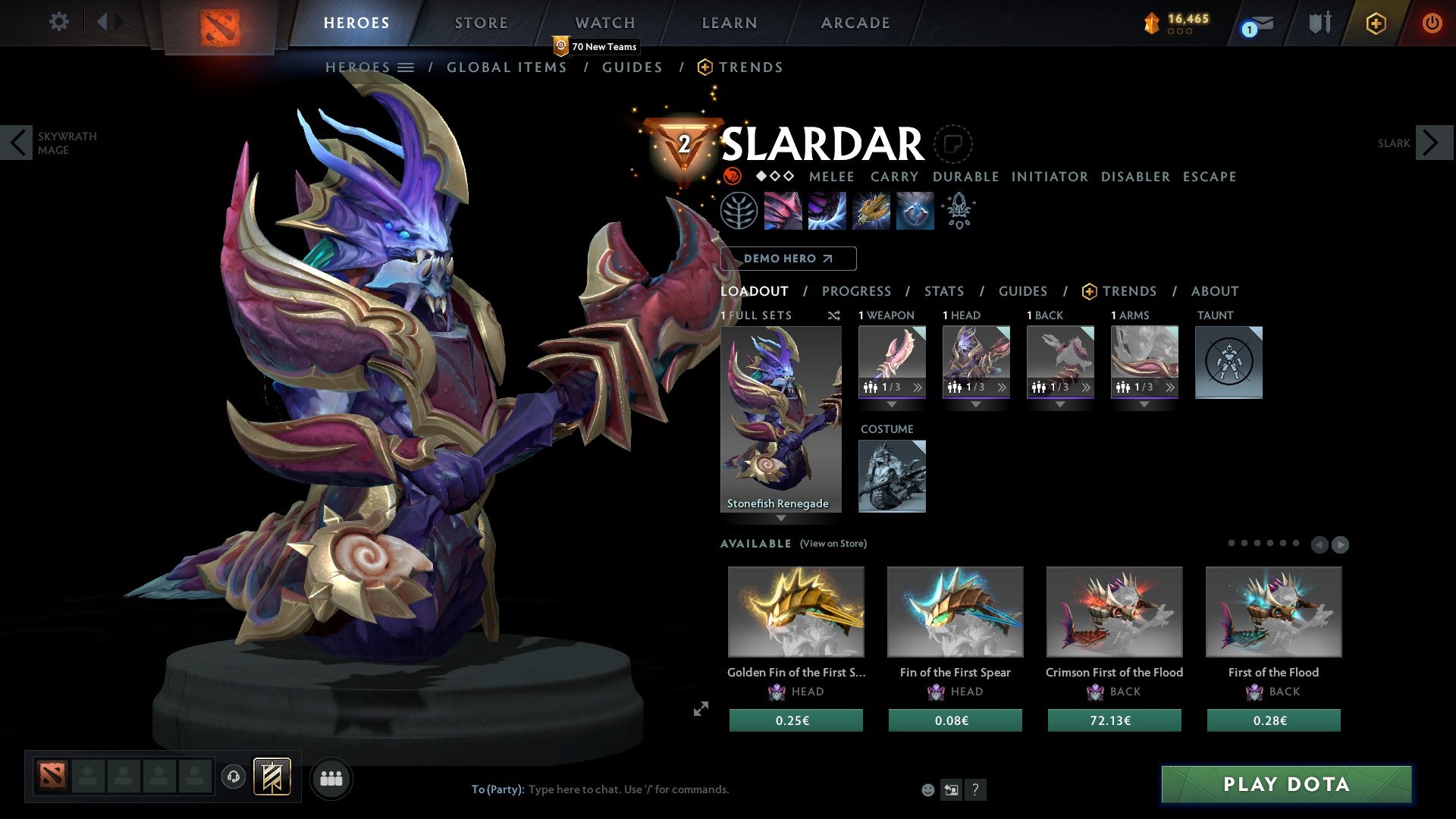Click the battle pass flag icon near party slots
Screen dimensions: 1456x819
click(x=273, y=777)
